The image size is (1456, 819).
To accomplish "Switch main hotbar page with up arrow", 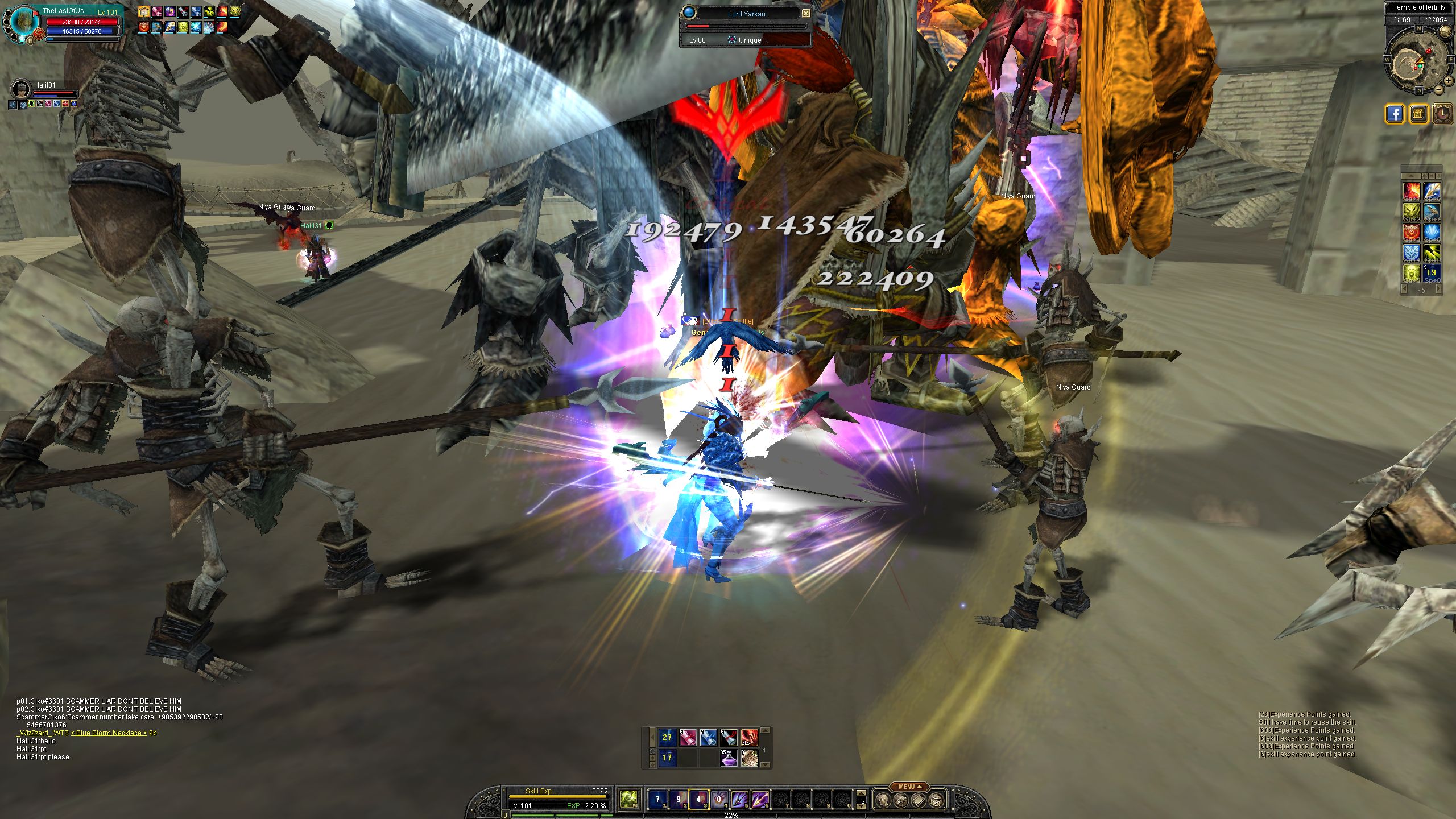I will [861, 792].
